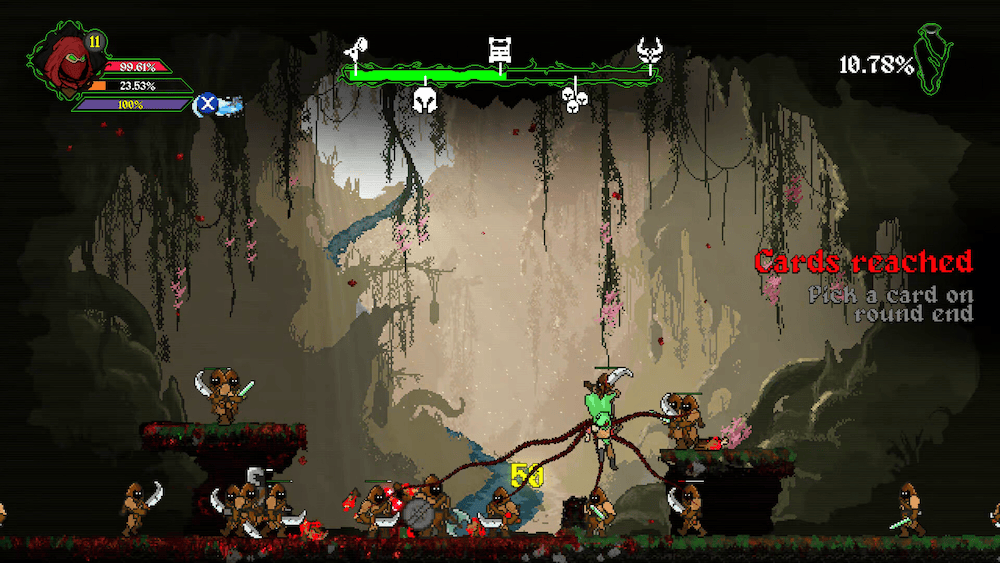Click the "Cards reached" notification
The image size is (1000, 563).
tap(863, 262)
